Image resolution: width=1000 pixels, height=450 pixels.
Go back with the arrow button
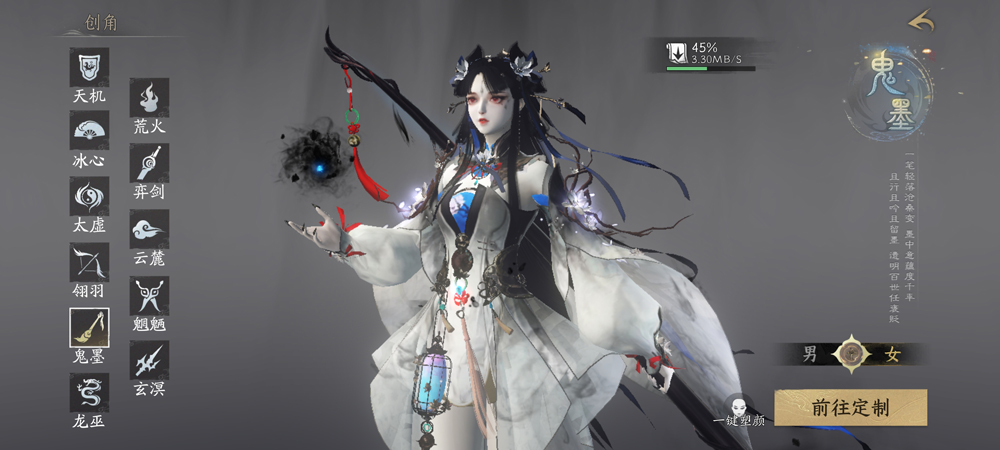click(x=921, y=21)
